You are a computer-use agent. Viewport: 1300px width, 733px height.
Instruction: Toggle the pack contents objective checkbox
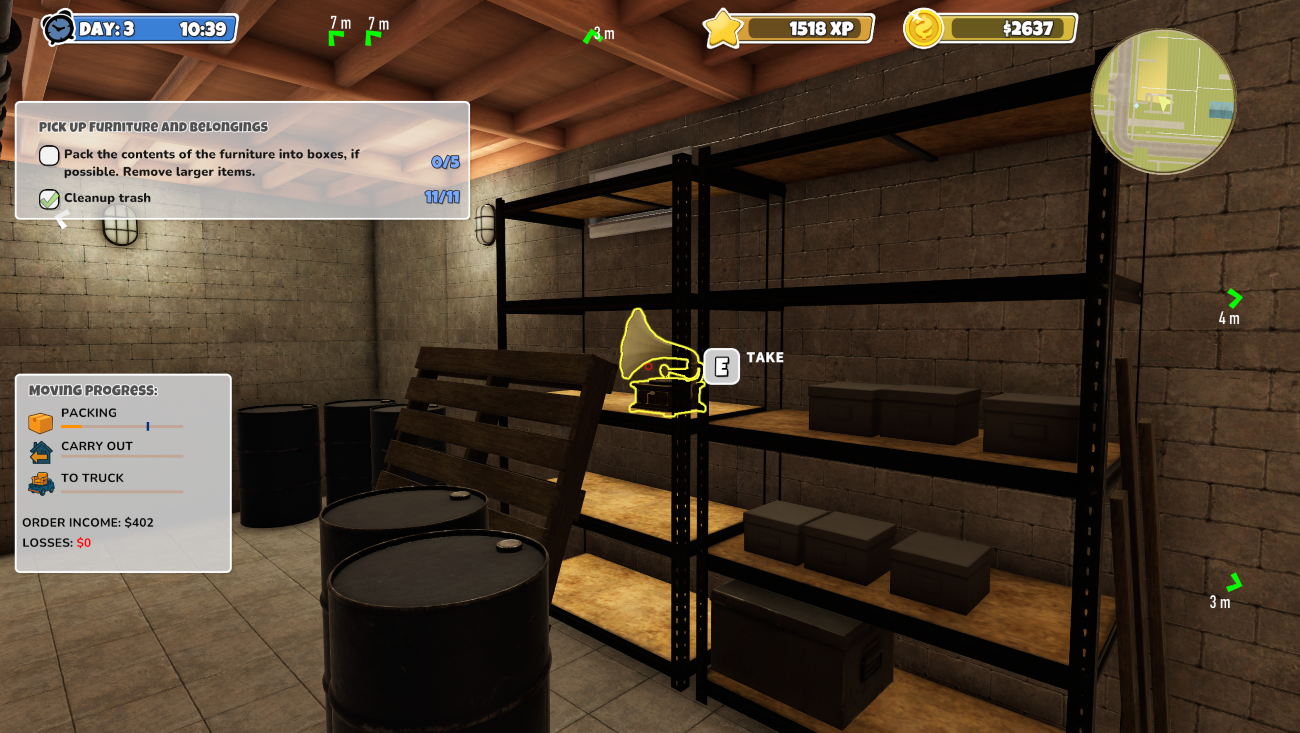point(49,155)
